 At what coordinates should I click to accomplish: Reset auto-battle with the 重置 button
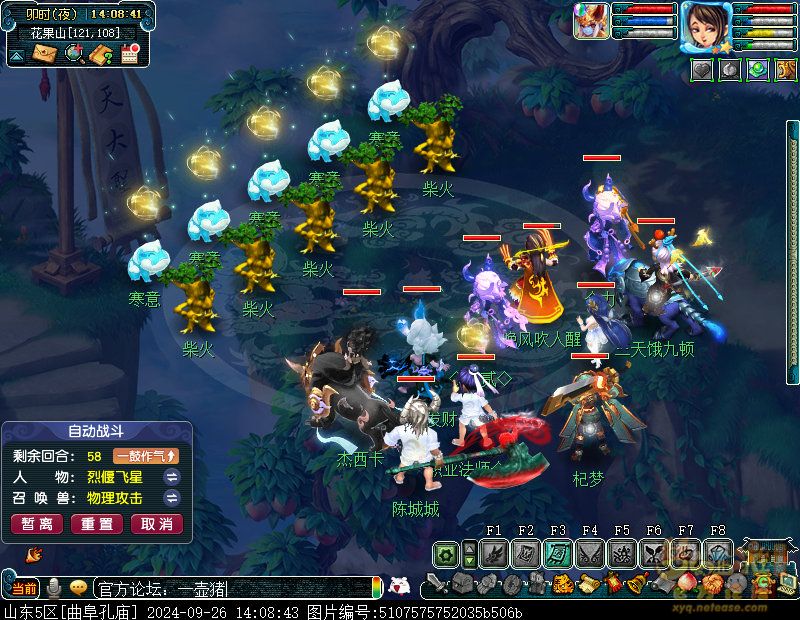click(x=97, y=524)
